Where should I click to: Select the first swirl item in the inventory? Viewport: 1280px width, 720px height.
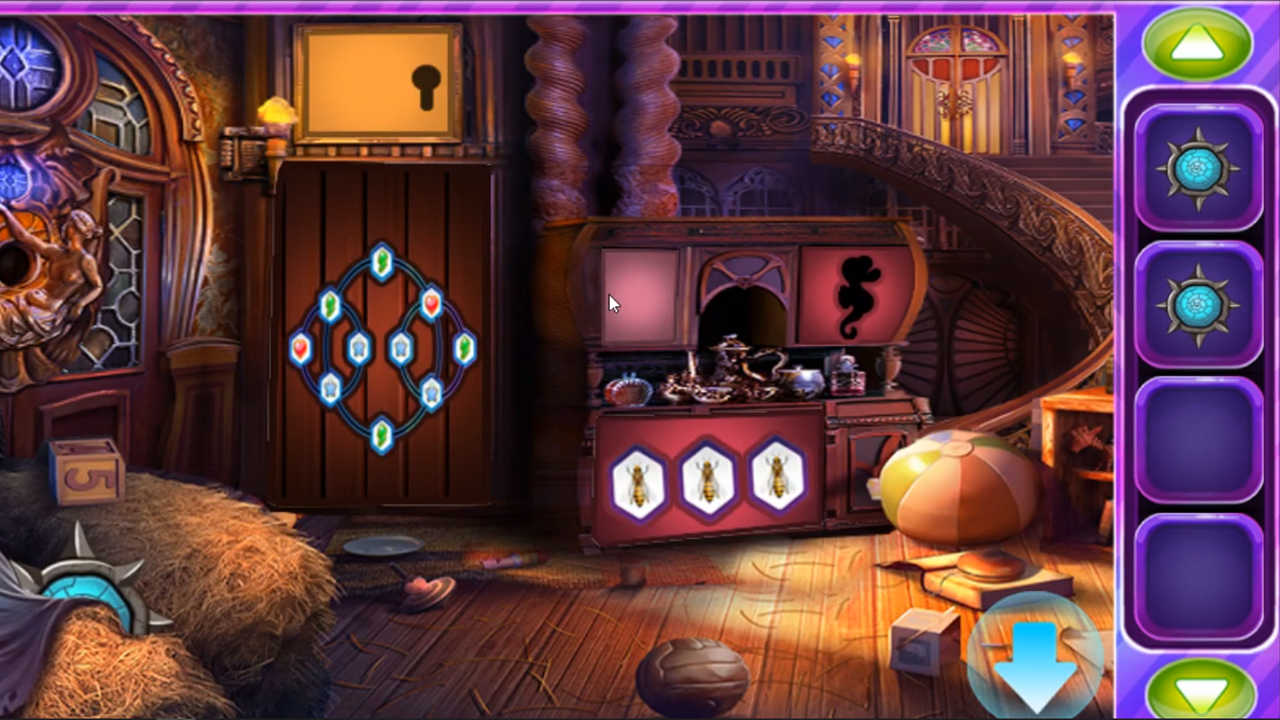pyautogui.click(x=1198, y=168)
